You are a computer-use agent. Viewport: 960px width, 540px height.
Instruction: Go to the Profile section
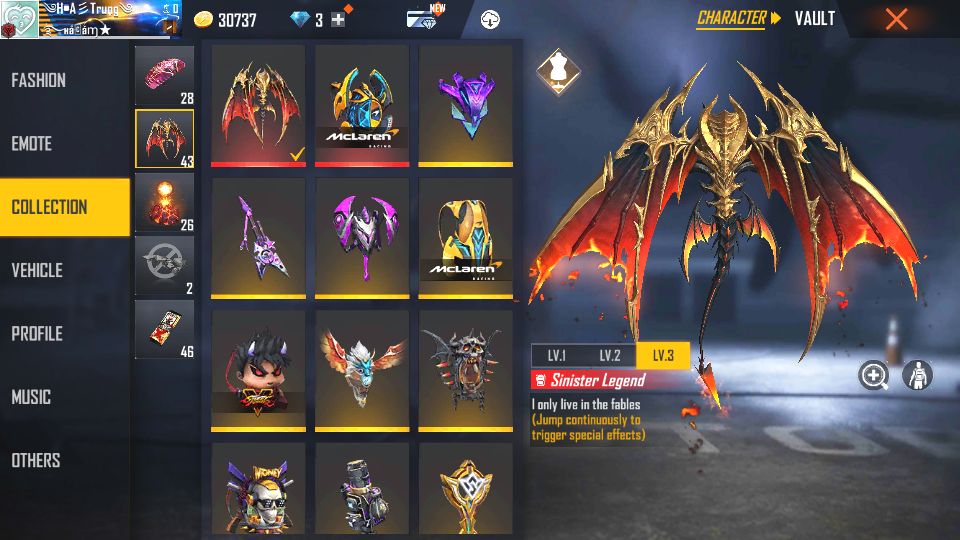tap(38, 334)
